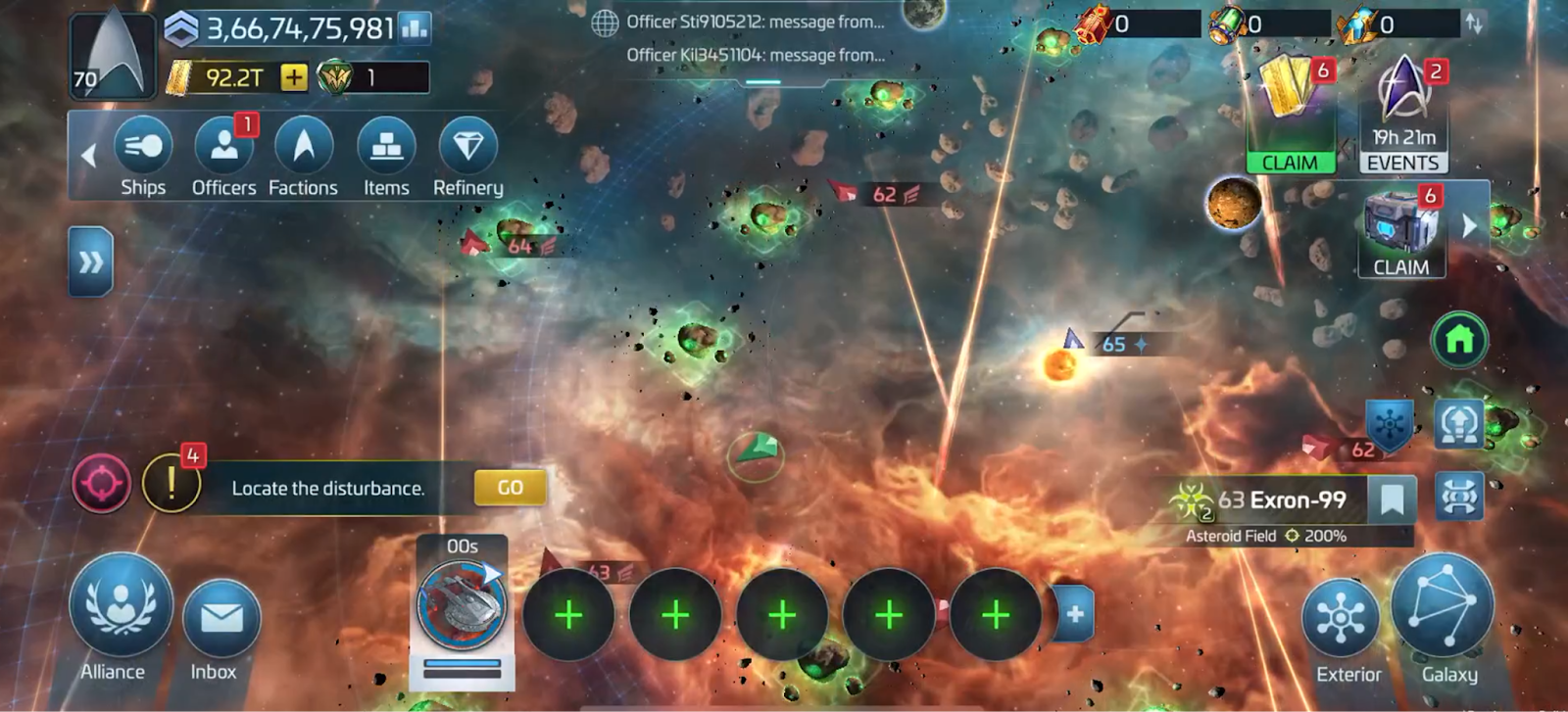Open the Alliance panel

[120, 614]
